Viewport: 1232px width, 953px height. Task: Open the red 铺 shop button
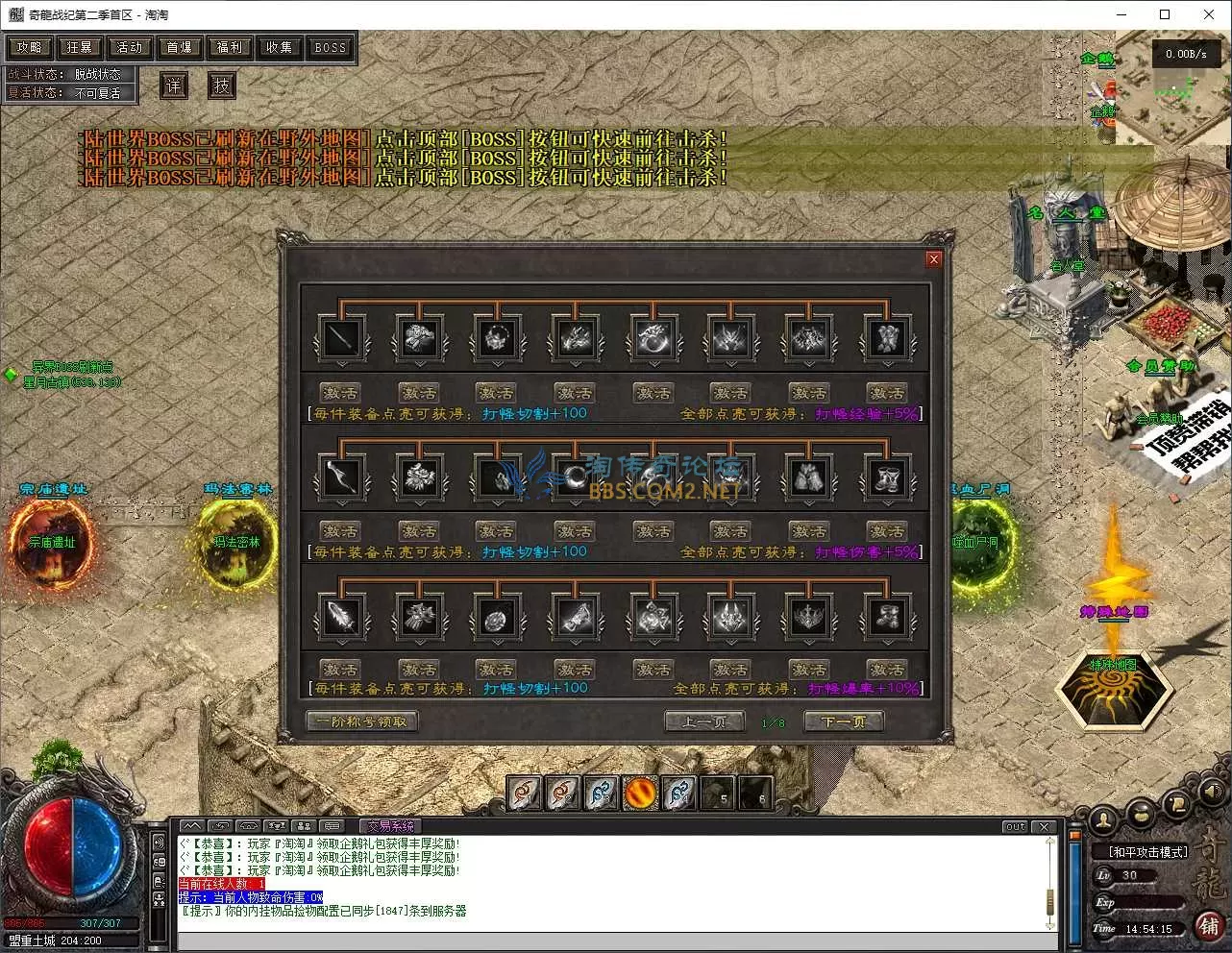1208,925
